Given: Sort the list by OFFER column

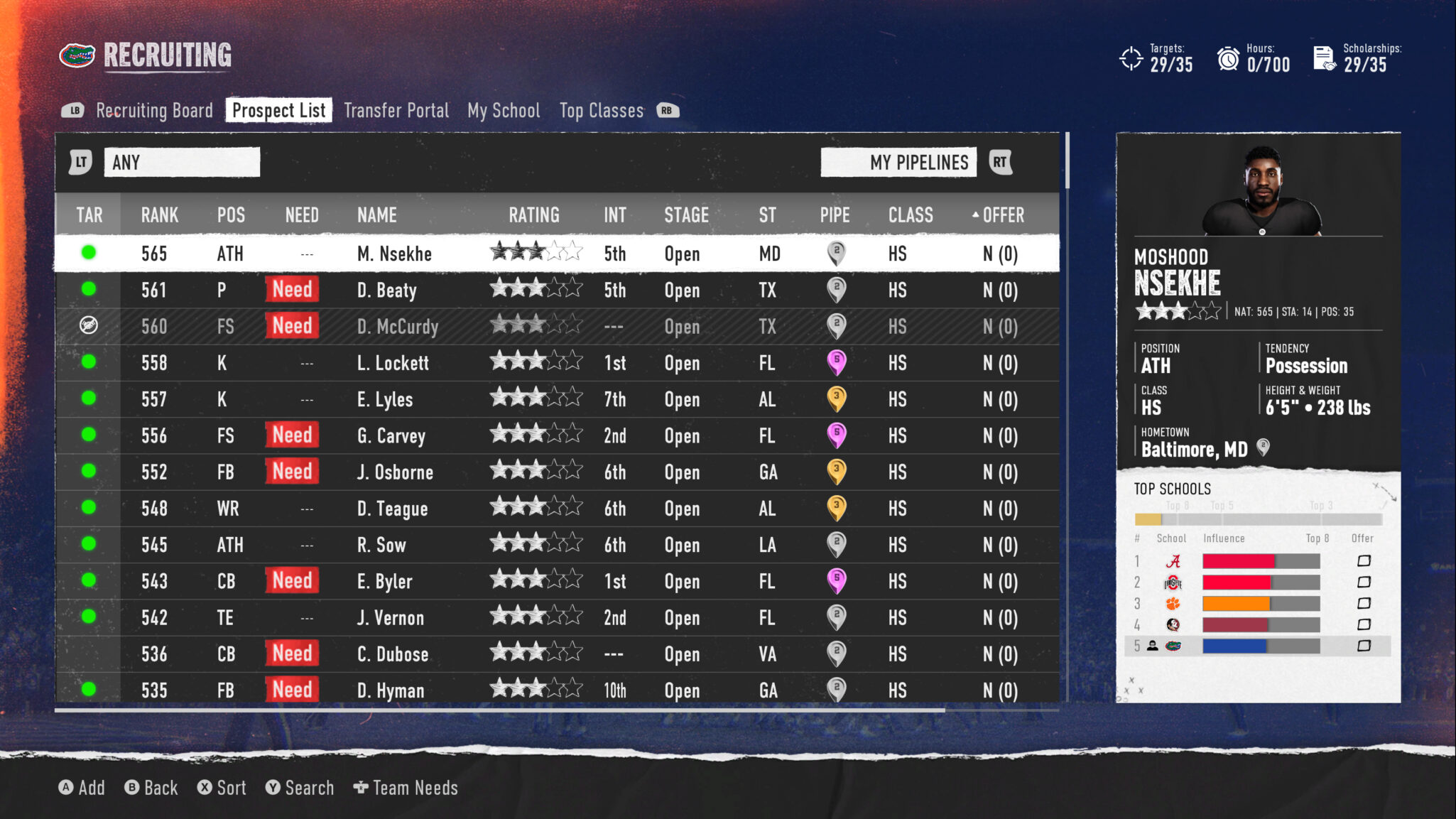Looking at the screenshot, I should (x=1002, y=215).
